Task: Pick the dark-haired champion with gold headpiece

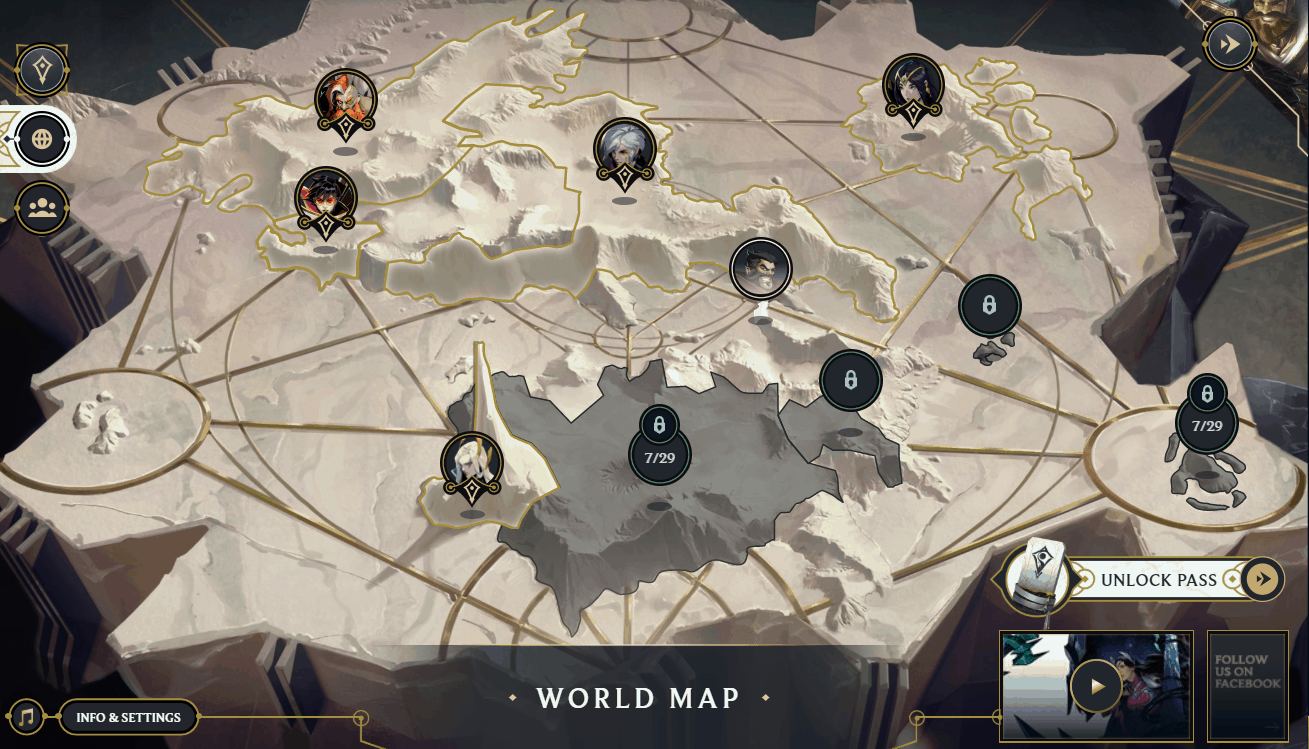Action: tap(913, 86)
